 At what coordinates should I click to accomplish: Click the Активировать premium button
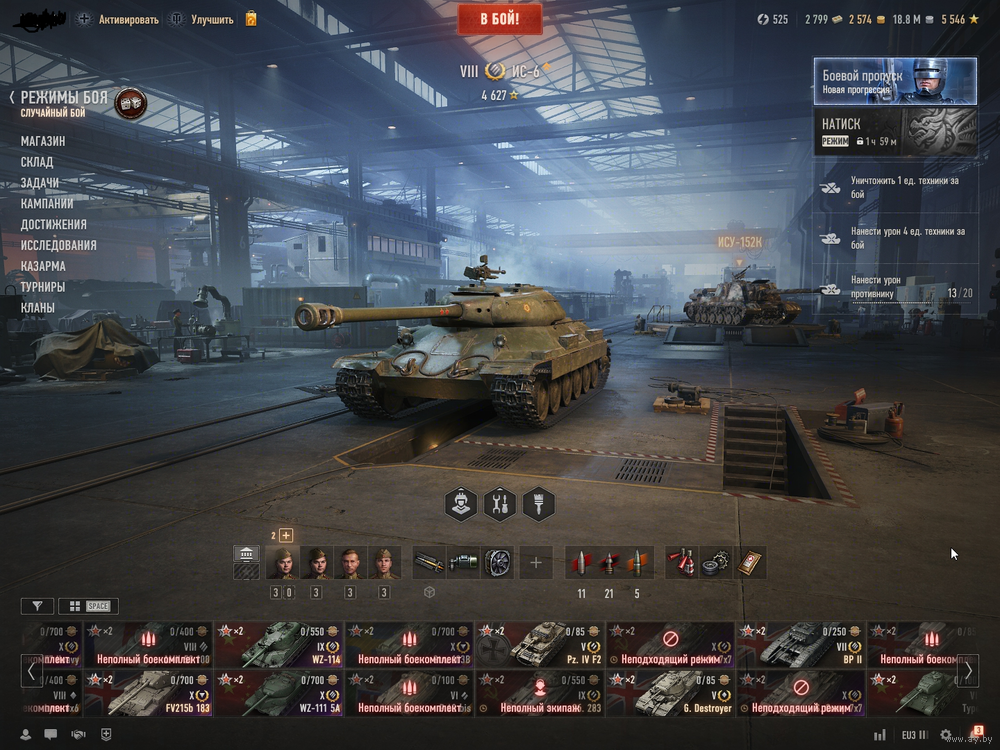pyautogui.click(x=115, y=19)
